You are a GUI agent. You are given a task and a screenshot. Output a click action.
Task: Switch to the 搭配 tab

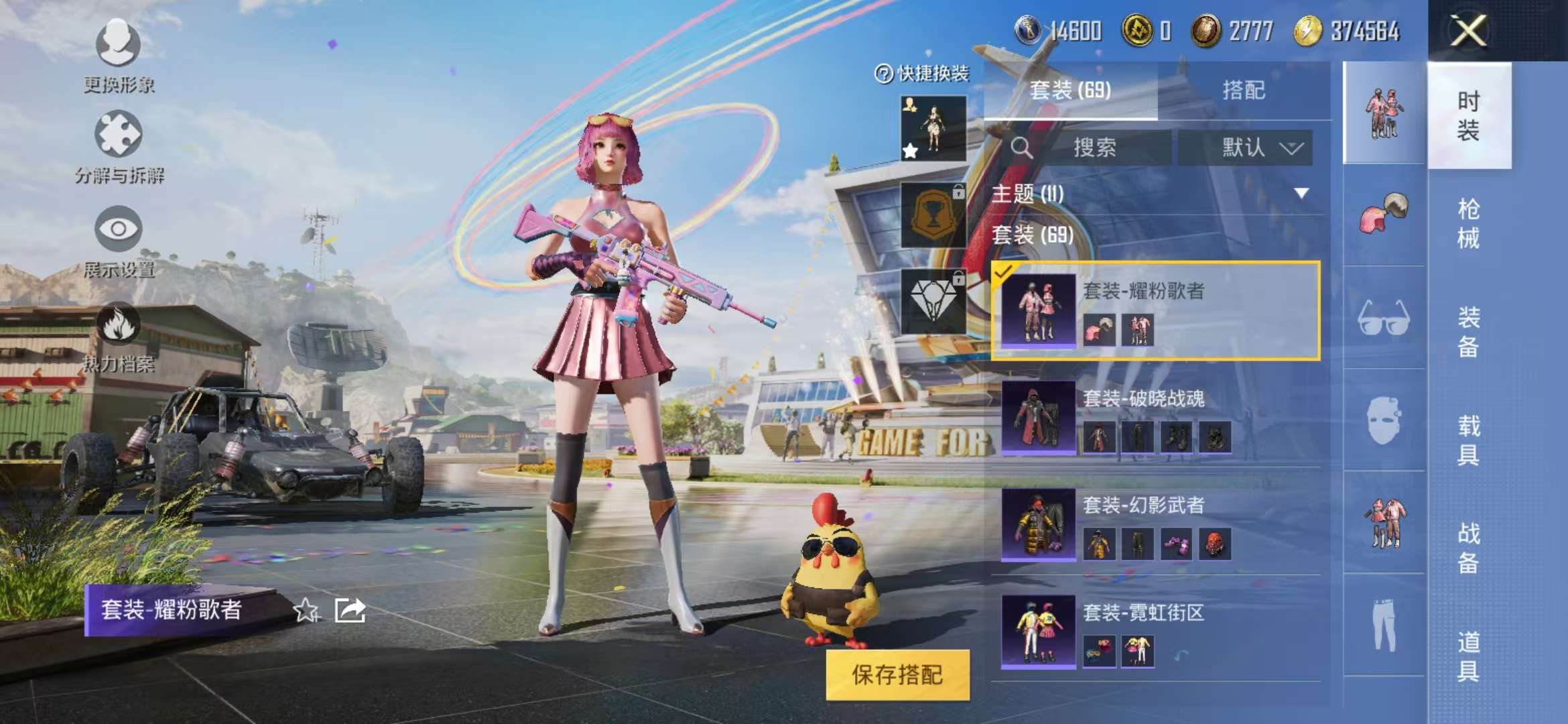coord(1245,90)
